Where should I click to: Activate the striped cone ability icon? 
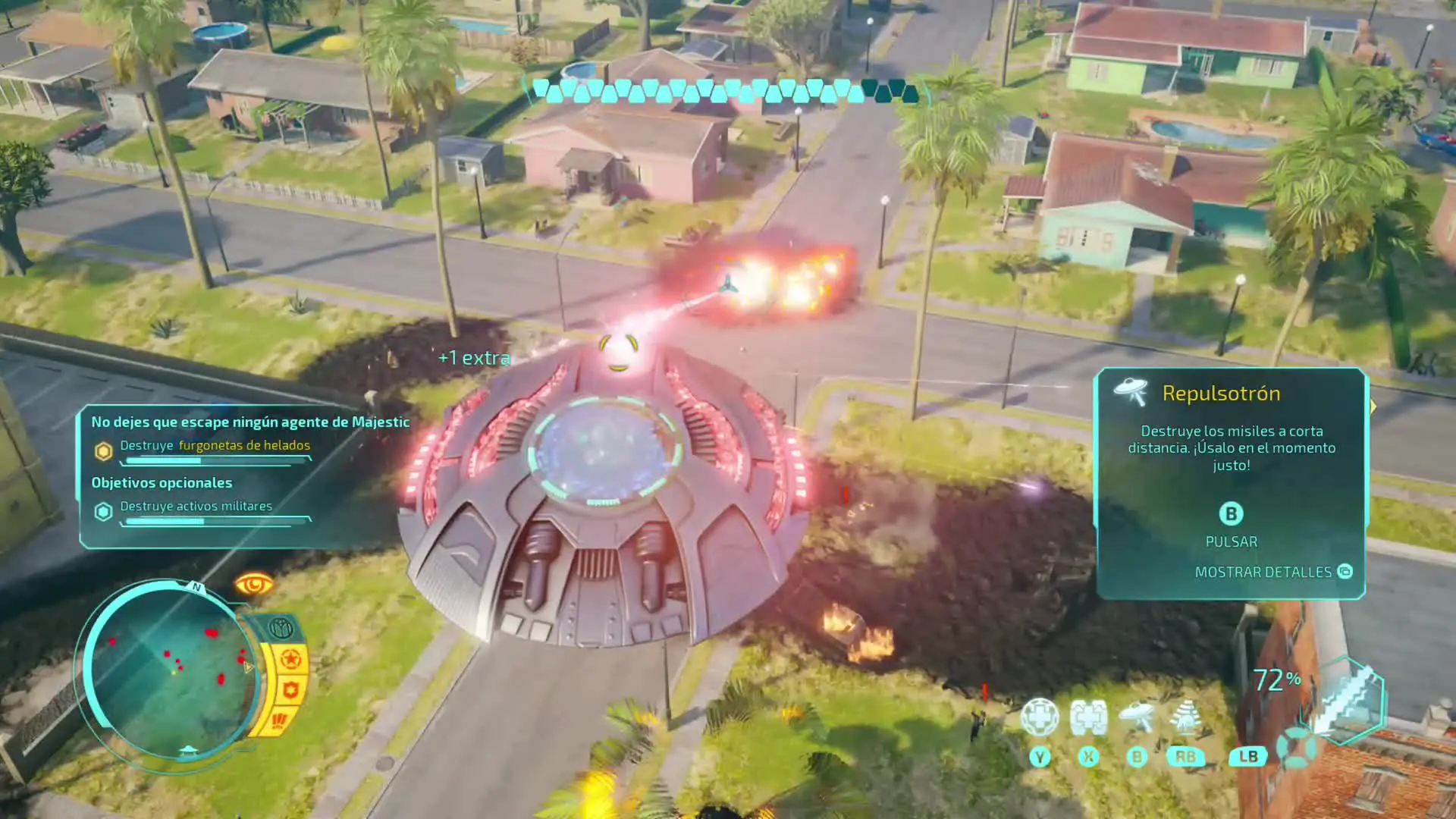pyautogui.click(x=1185, y=717)
